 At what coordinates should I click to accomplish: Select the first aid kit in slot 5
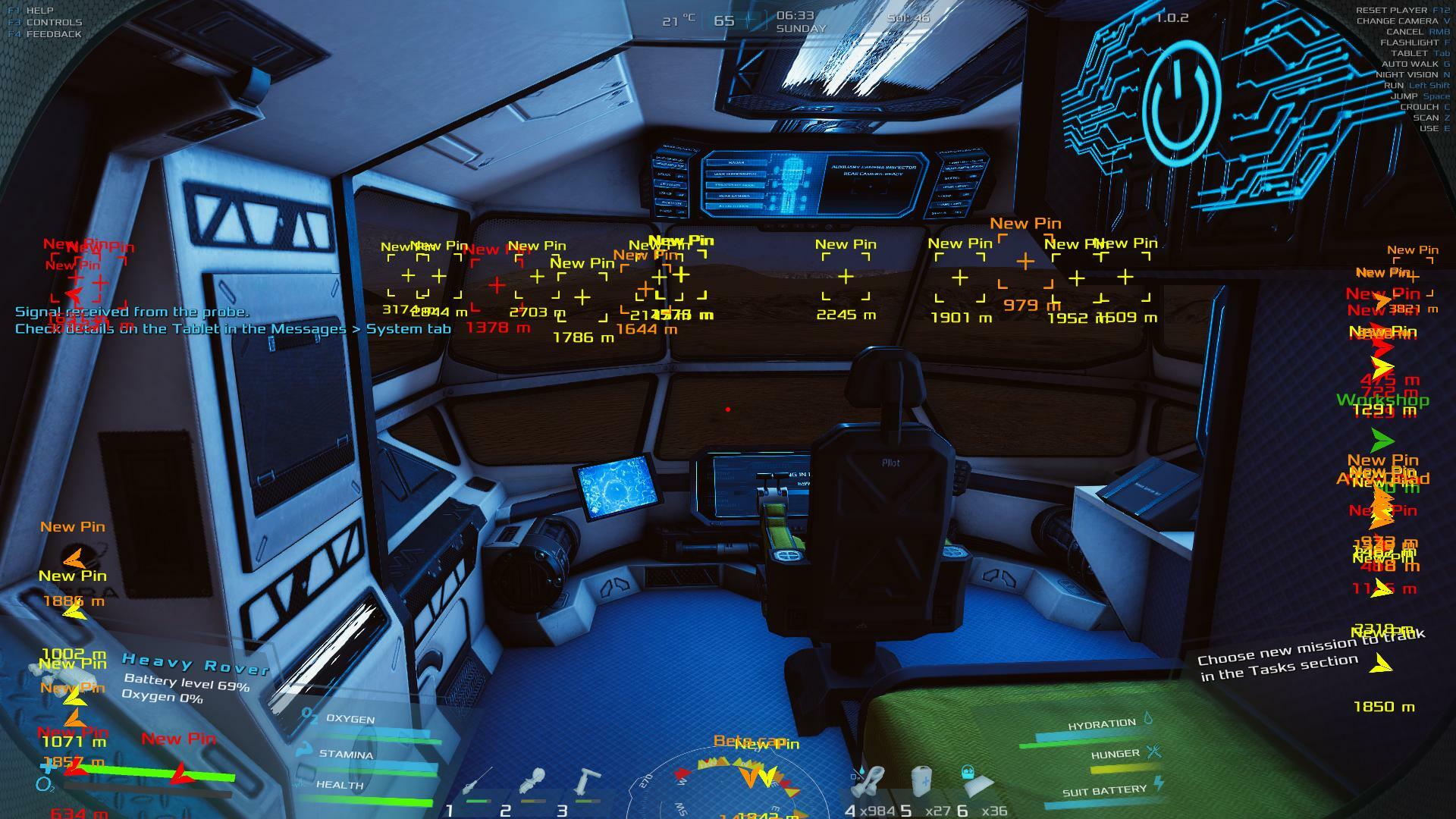(x=921, y=781)
